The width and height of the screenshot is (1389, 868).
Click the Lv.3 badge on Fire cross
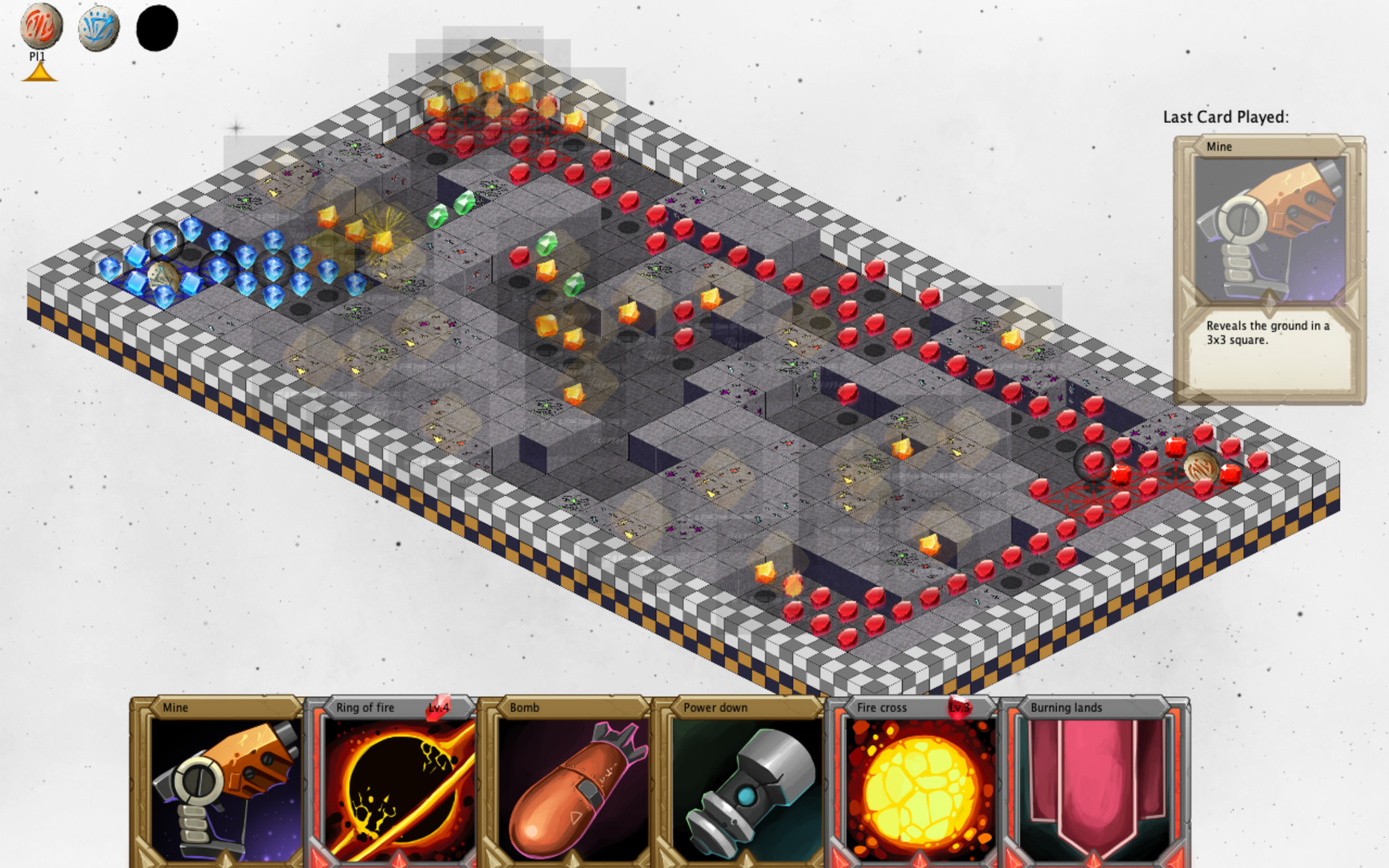pyautogui.click(x=958, y=708)
